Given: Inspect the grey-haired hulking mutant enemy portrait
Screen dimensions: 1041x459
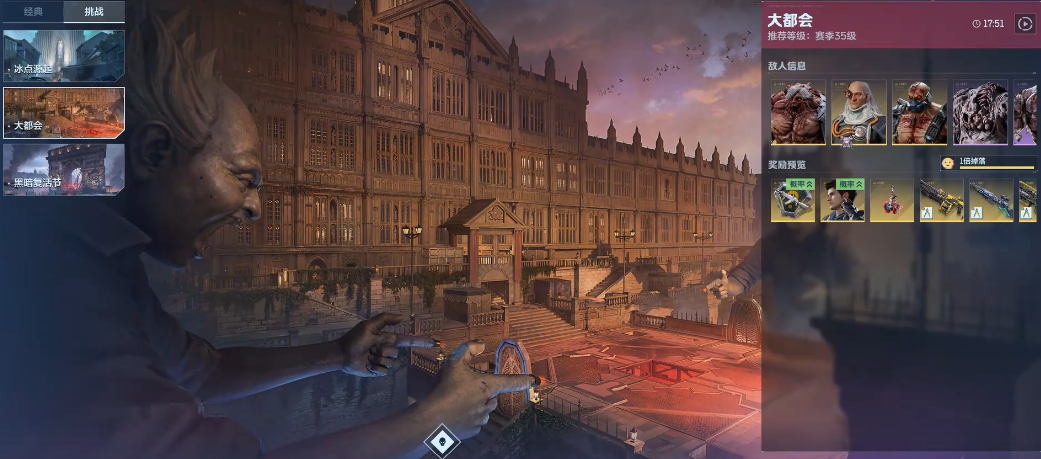Looking at the screenshot, I should click(x=798, y=112).
